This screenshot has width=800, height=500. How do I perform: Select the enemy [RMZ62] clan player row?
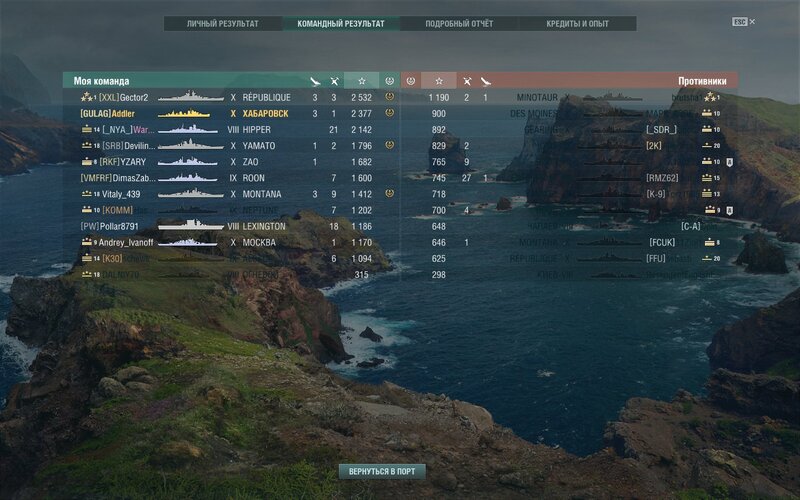pos(600,178)
